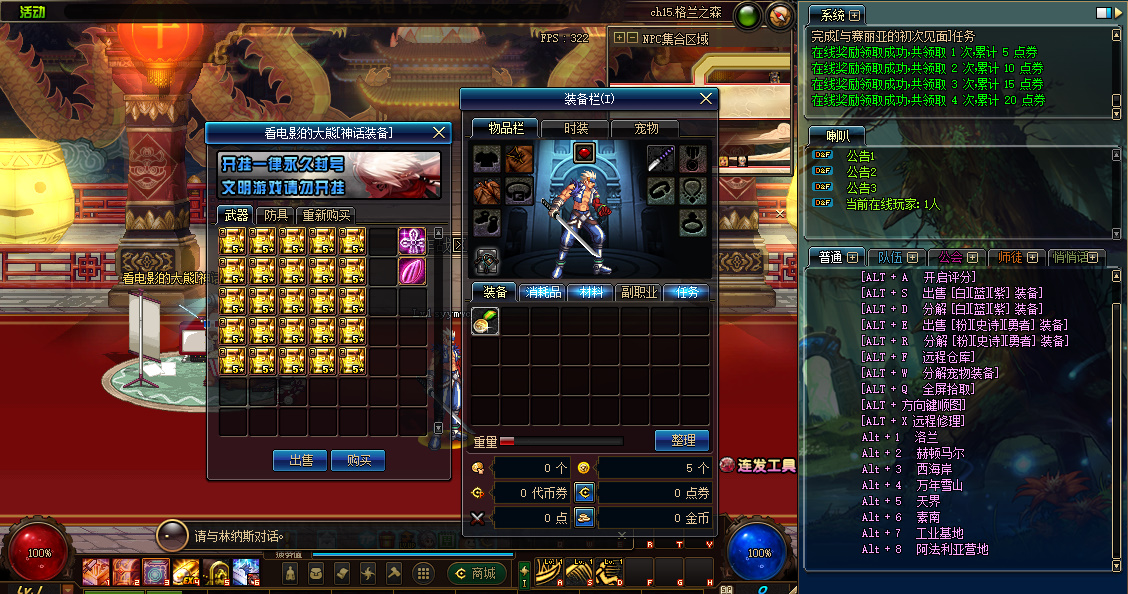Open the 商城 cash shop
Image resolution: width=1128 pixels, height=594 pixels.
click(x=477, y=573)
